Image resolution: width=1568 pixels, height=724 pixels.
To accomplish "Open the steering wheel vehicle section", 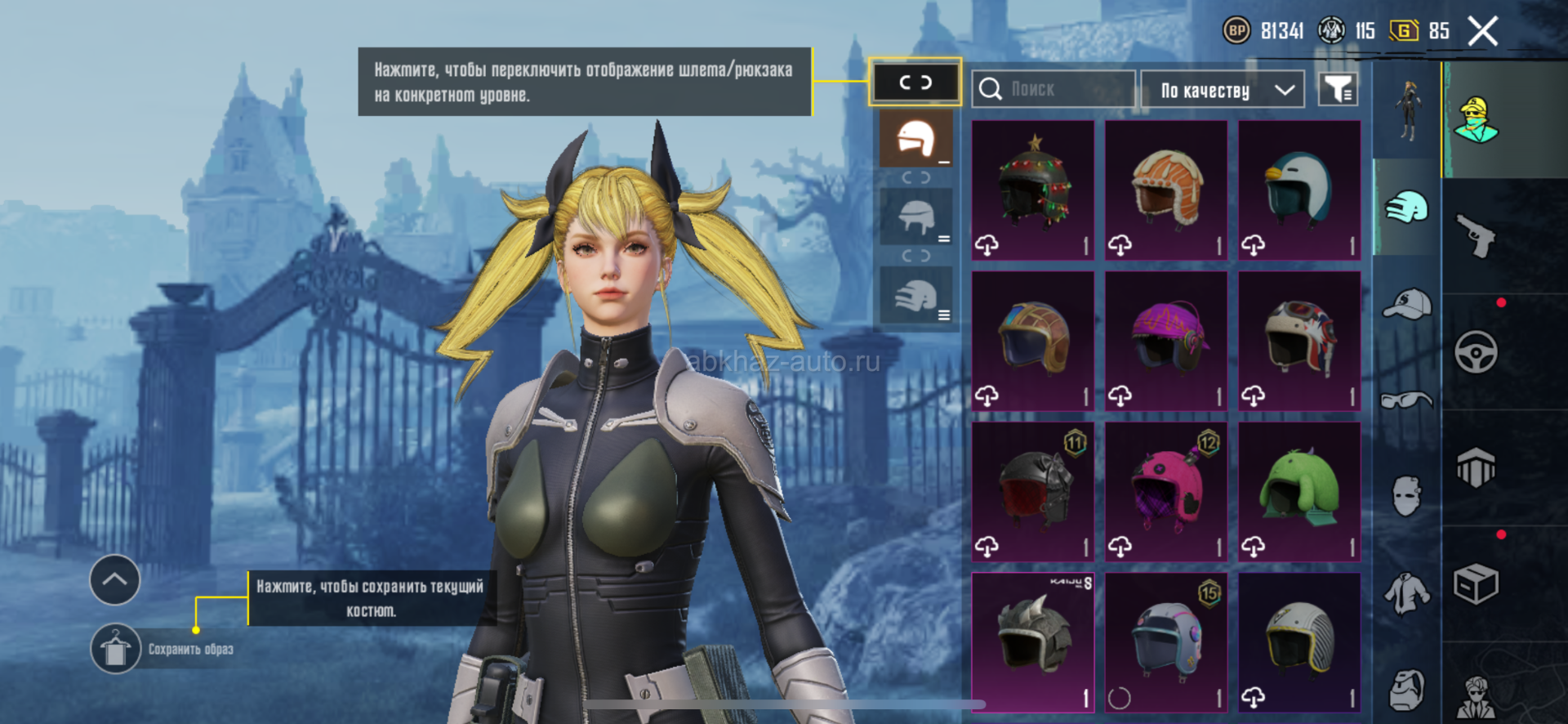I will (1476, 352).
